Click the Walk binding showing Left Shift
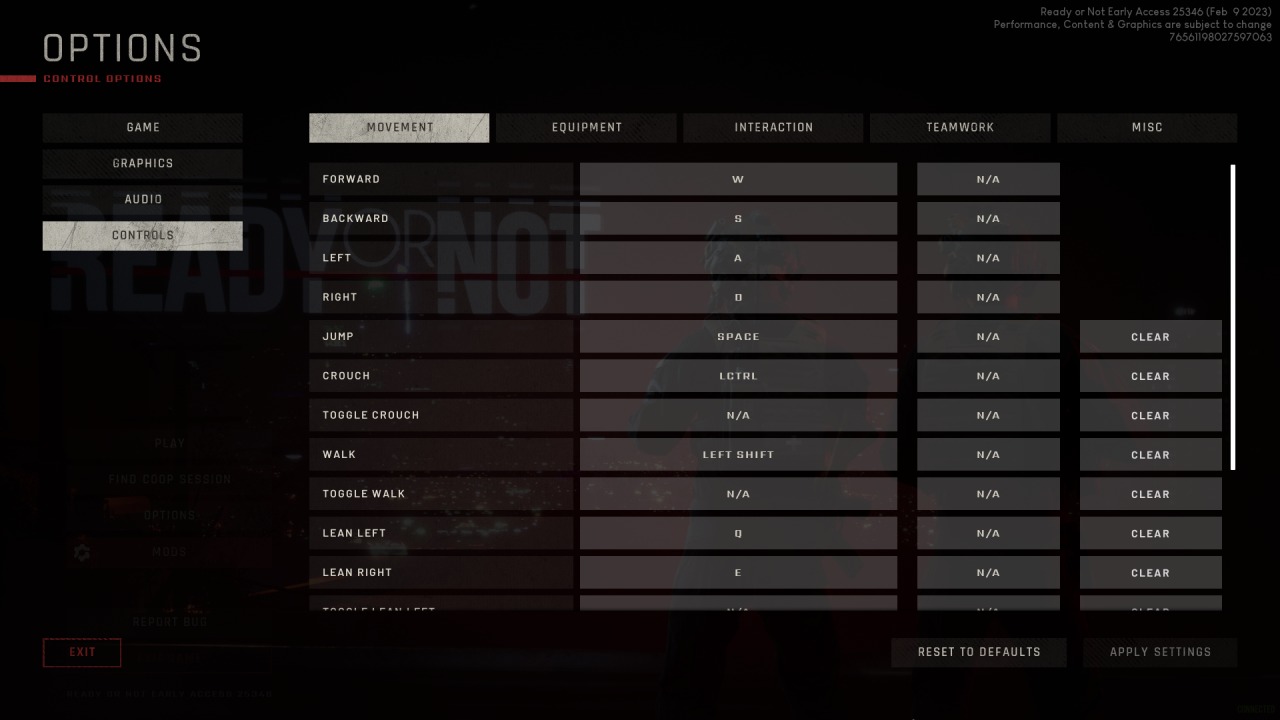 click(738, 454)
